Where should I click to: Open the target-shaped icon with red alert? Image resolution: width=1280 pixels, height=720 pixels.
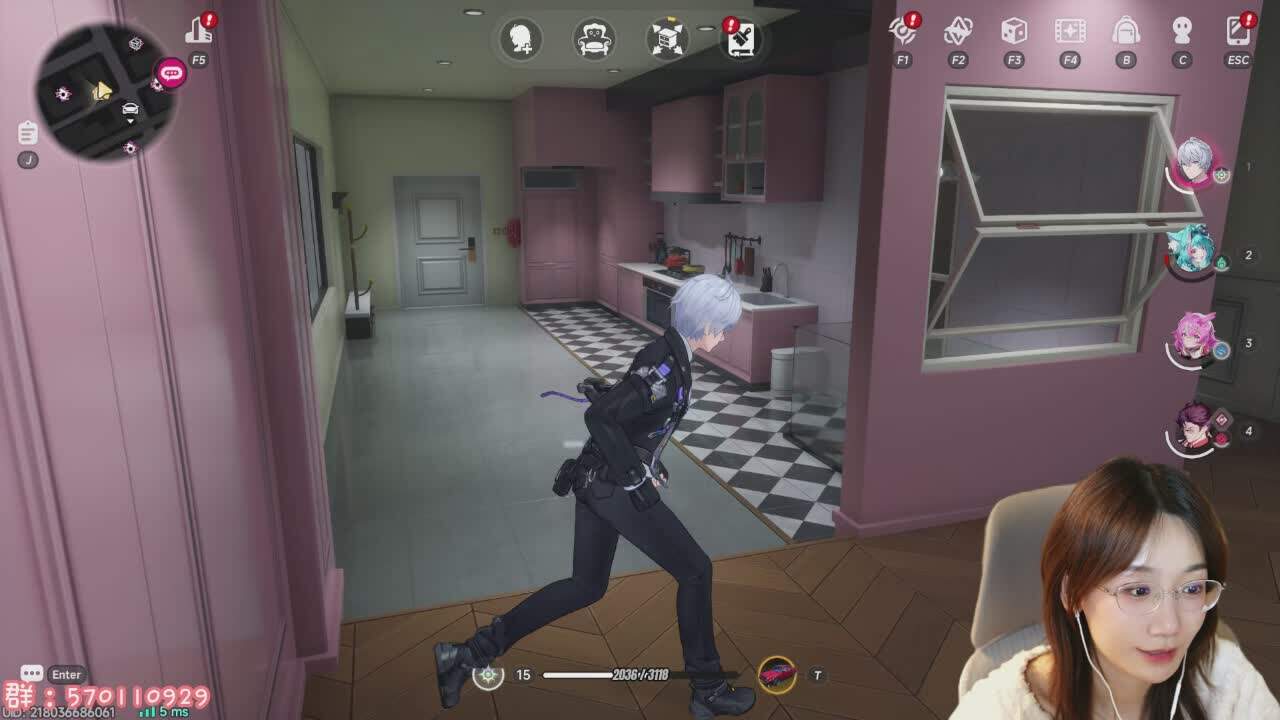tap(903, 31)
